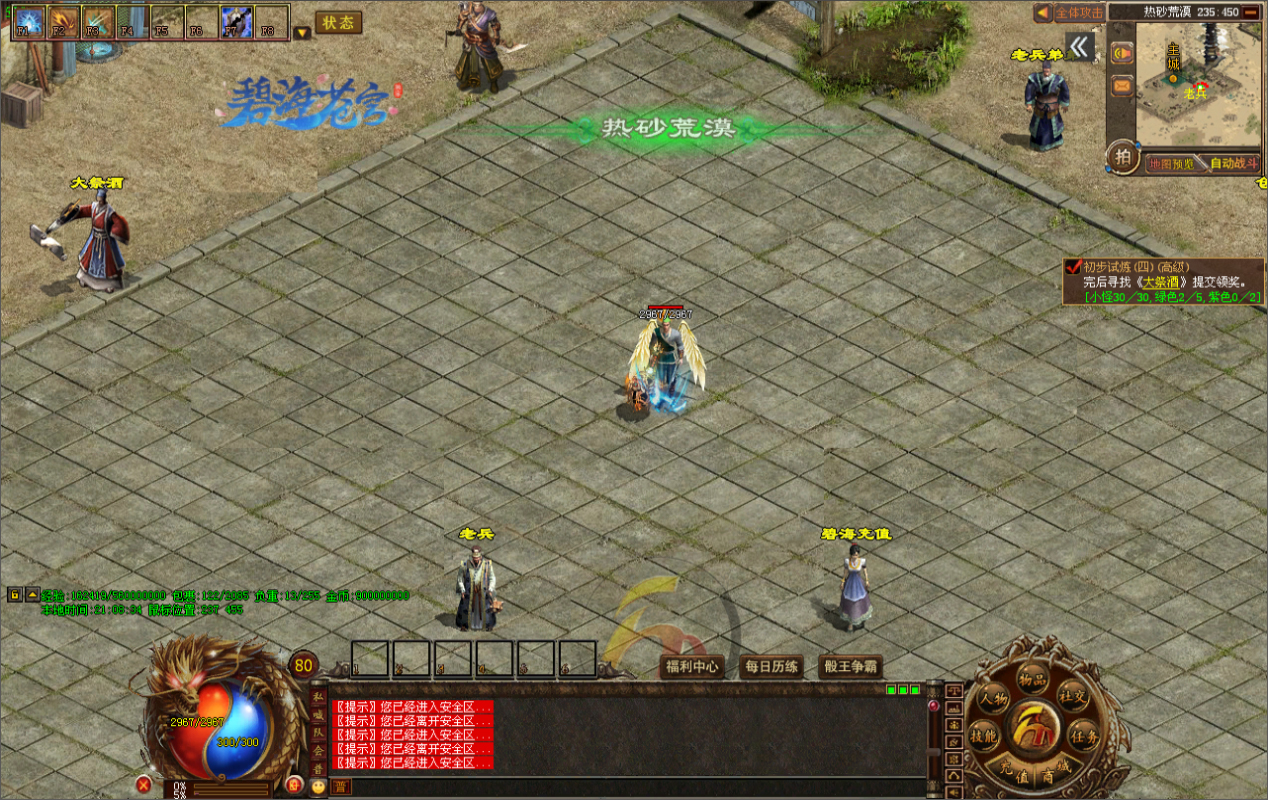Open the mail envelope icon
This screenshot has height=800, width=1268.
click(1122, 86)
